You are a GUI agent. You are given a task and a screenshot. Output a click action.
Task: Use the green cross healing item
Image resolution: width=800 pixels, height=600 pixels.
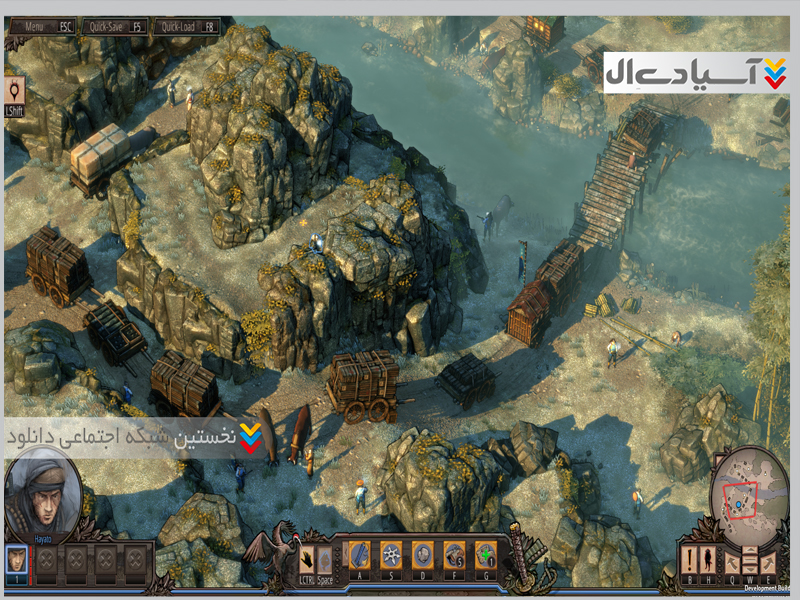pyautogui.click(x=485, y=555)
